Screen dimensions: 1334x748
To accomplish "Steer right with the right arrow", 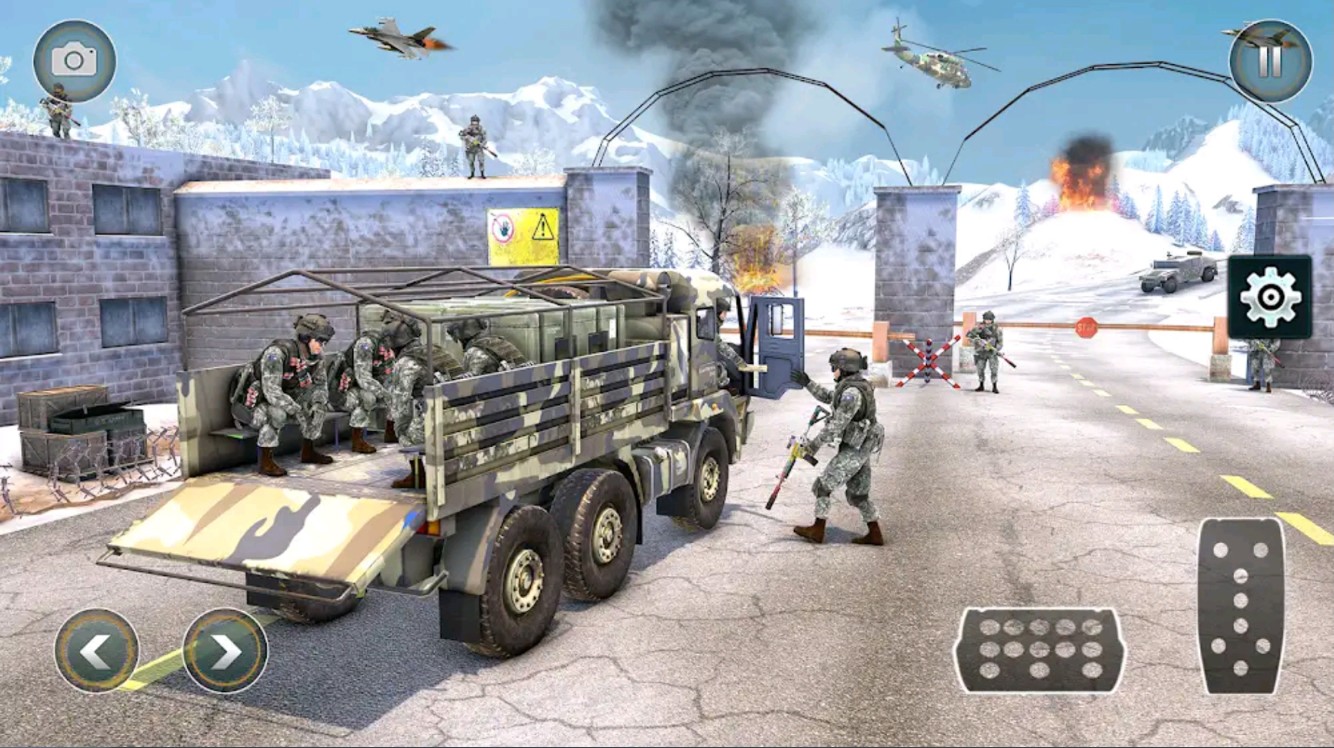I will [x=225, y=651].
